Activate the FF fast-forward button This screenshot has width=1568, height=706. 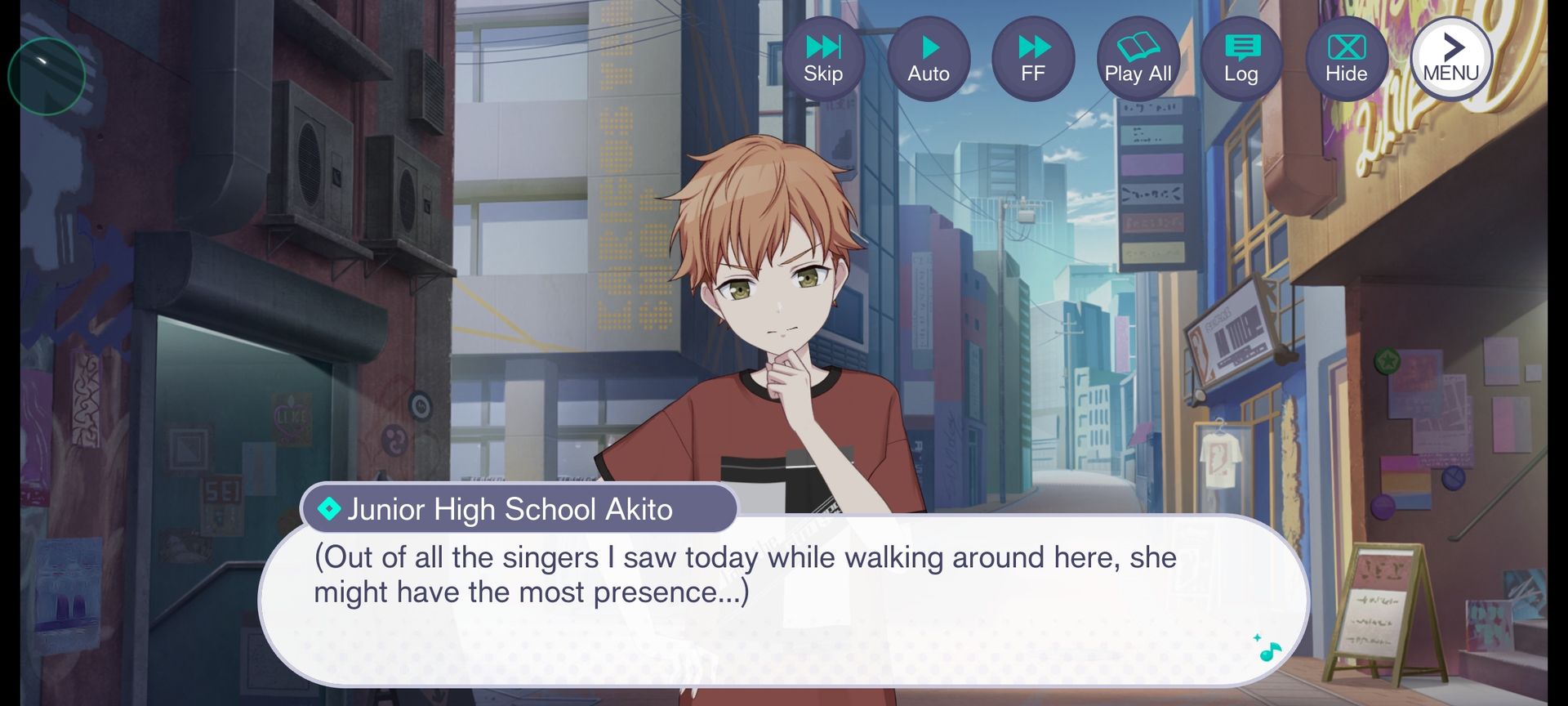[1033, 59]
